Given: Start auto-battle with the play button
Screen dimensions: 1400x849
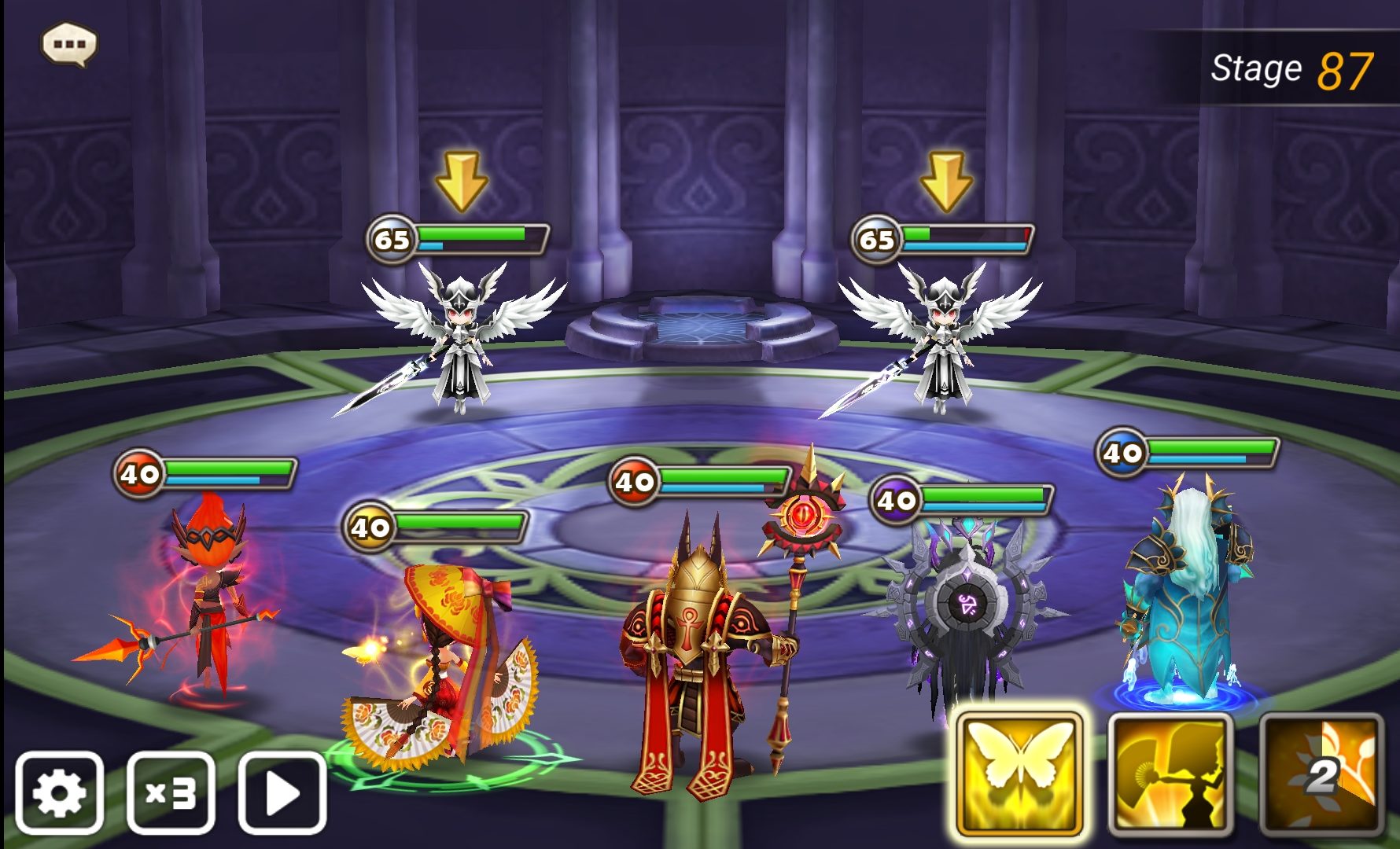Looking at the screenshot, I should (282, 792).
